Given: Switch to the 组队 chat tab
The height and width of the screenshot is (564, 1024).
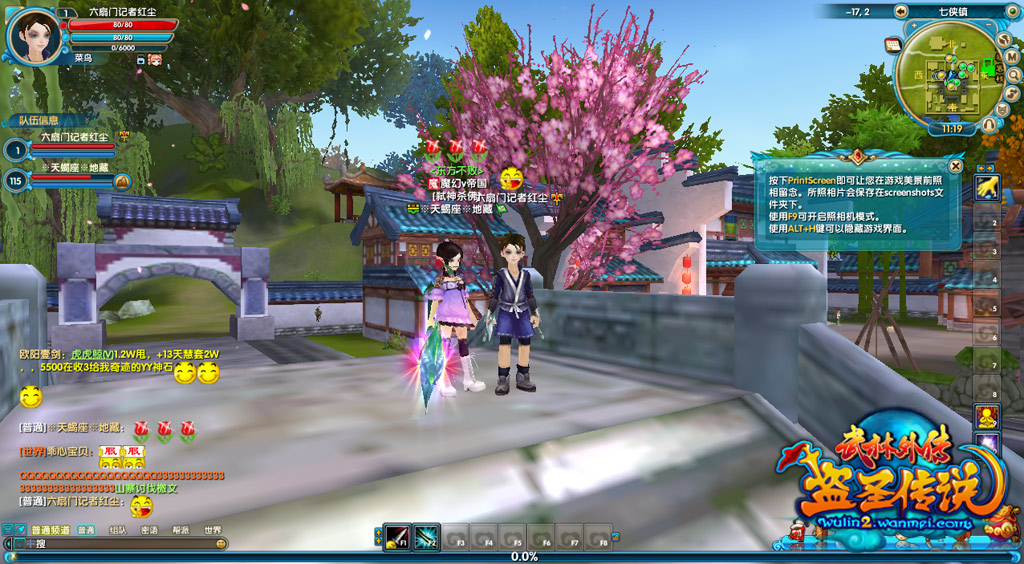Looking at the screenshot, I should [118, 530].
